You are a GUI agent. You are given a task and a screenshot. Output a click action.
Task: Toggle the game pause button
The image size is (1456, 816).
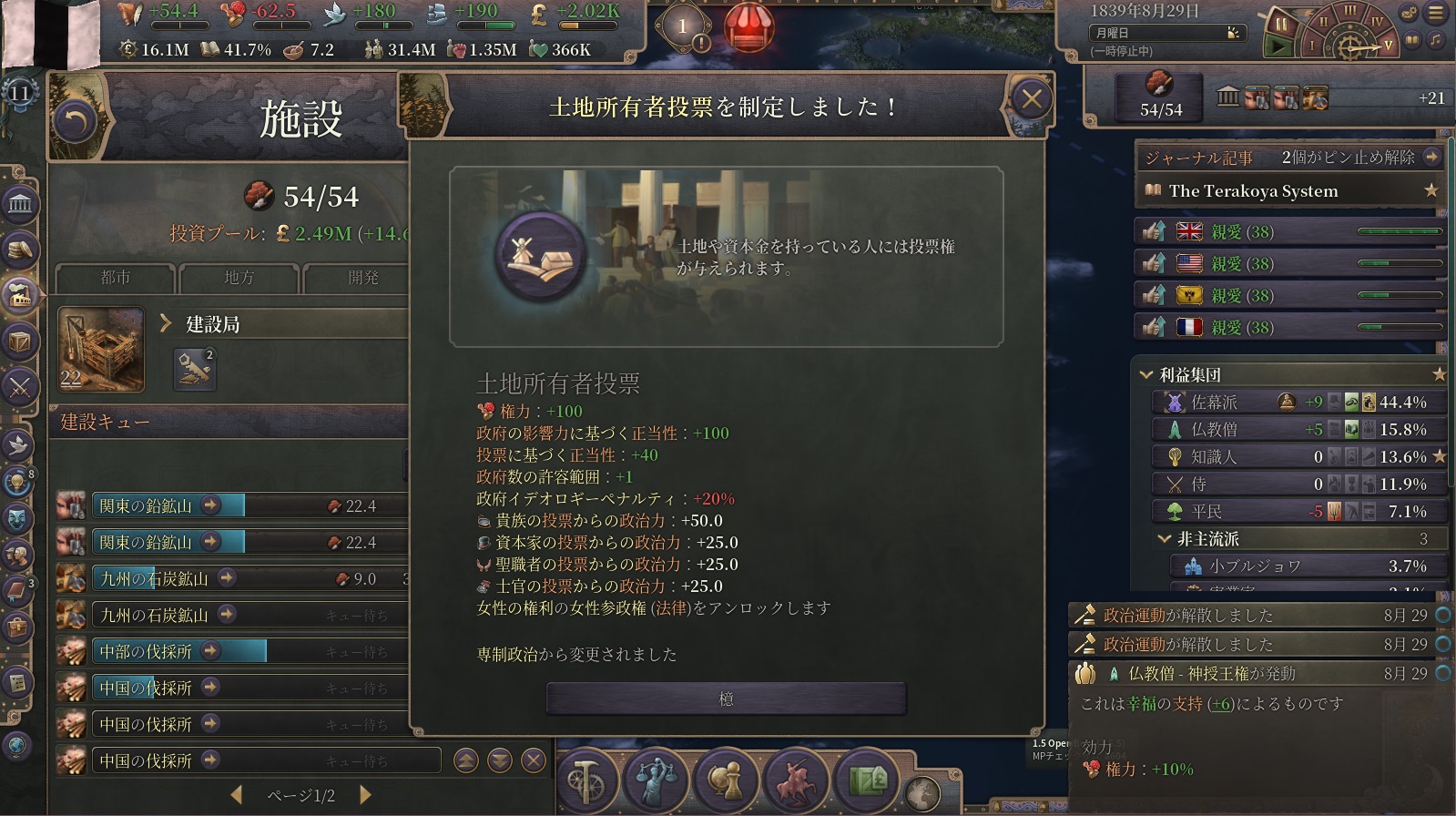[1280, 25]
